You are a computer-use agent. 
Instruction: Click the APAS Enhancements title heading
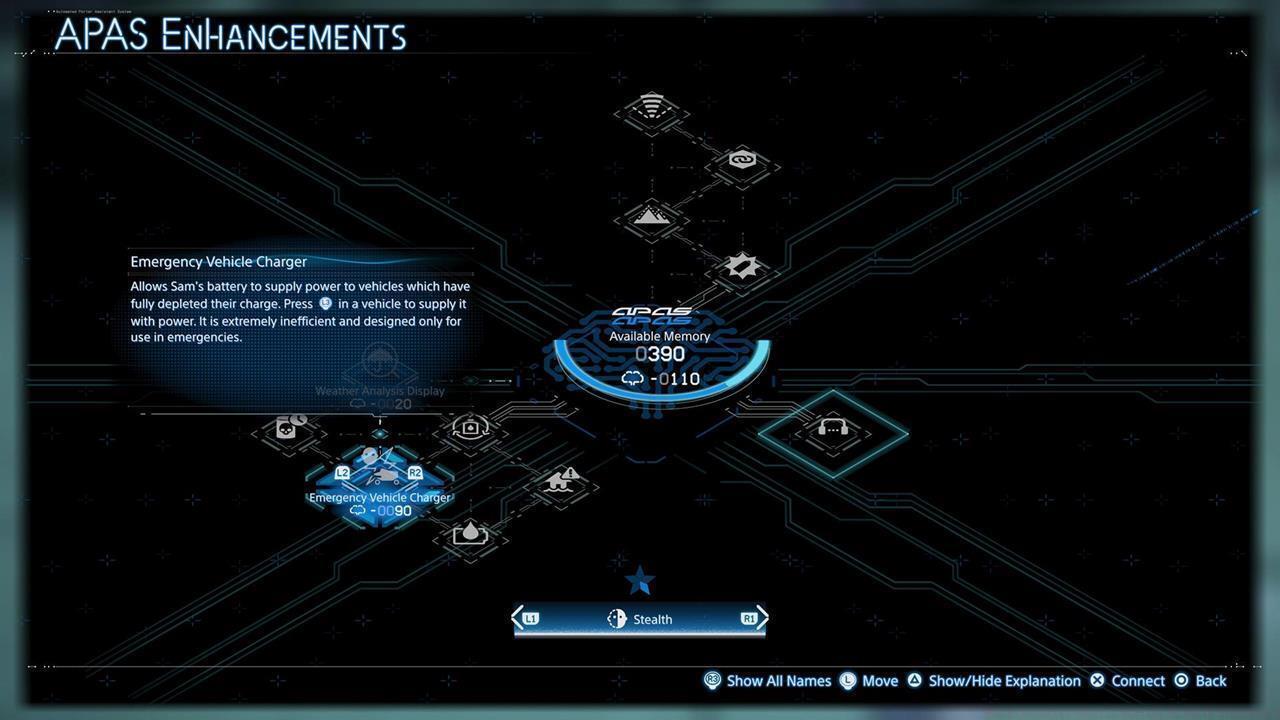228,35
